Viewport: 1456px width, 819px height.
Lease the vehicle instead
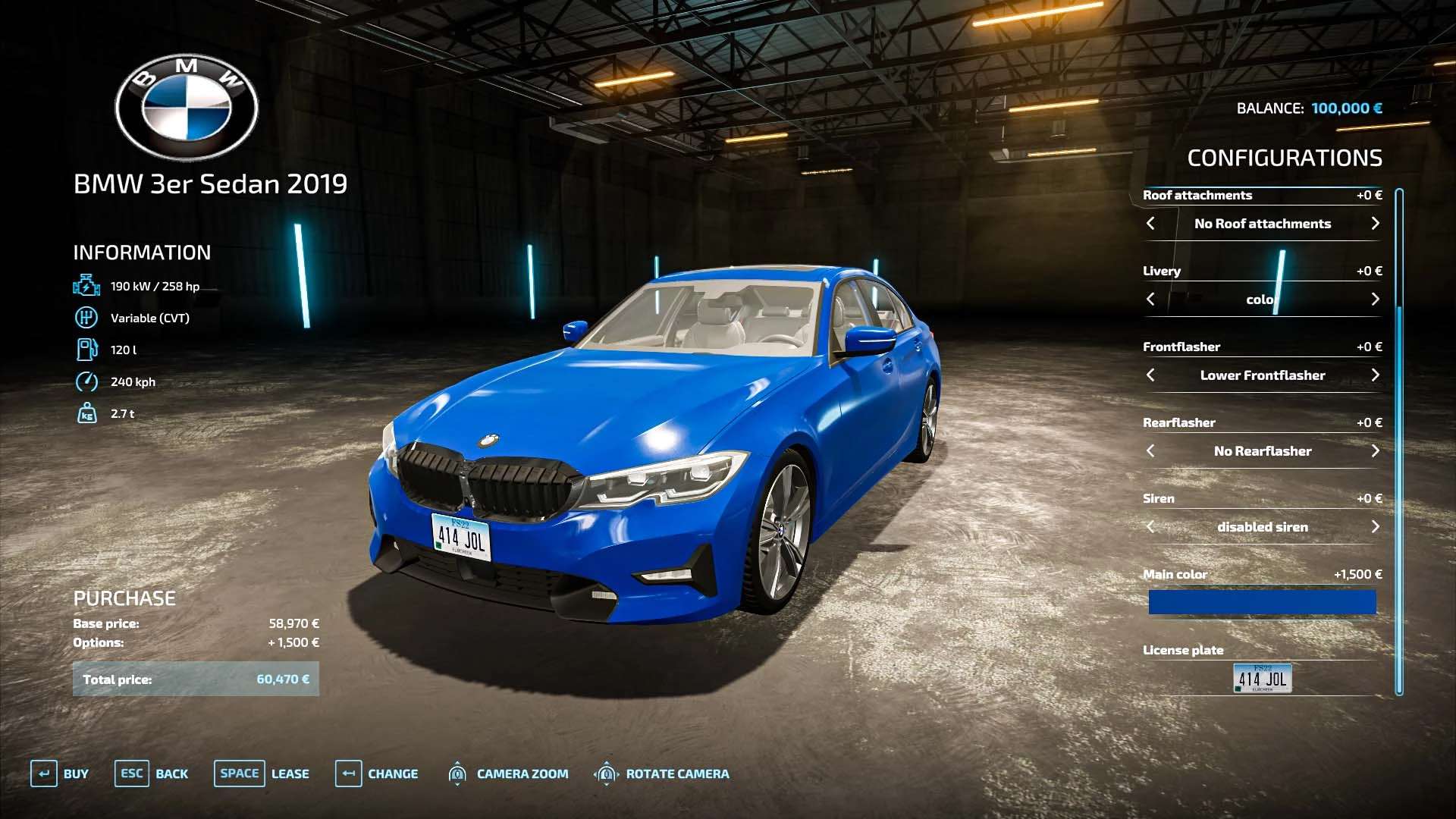coord(262,773)
